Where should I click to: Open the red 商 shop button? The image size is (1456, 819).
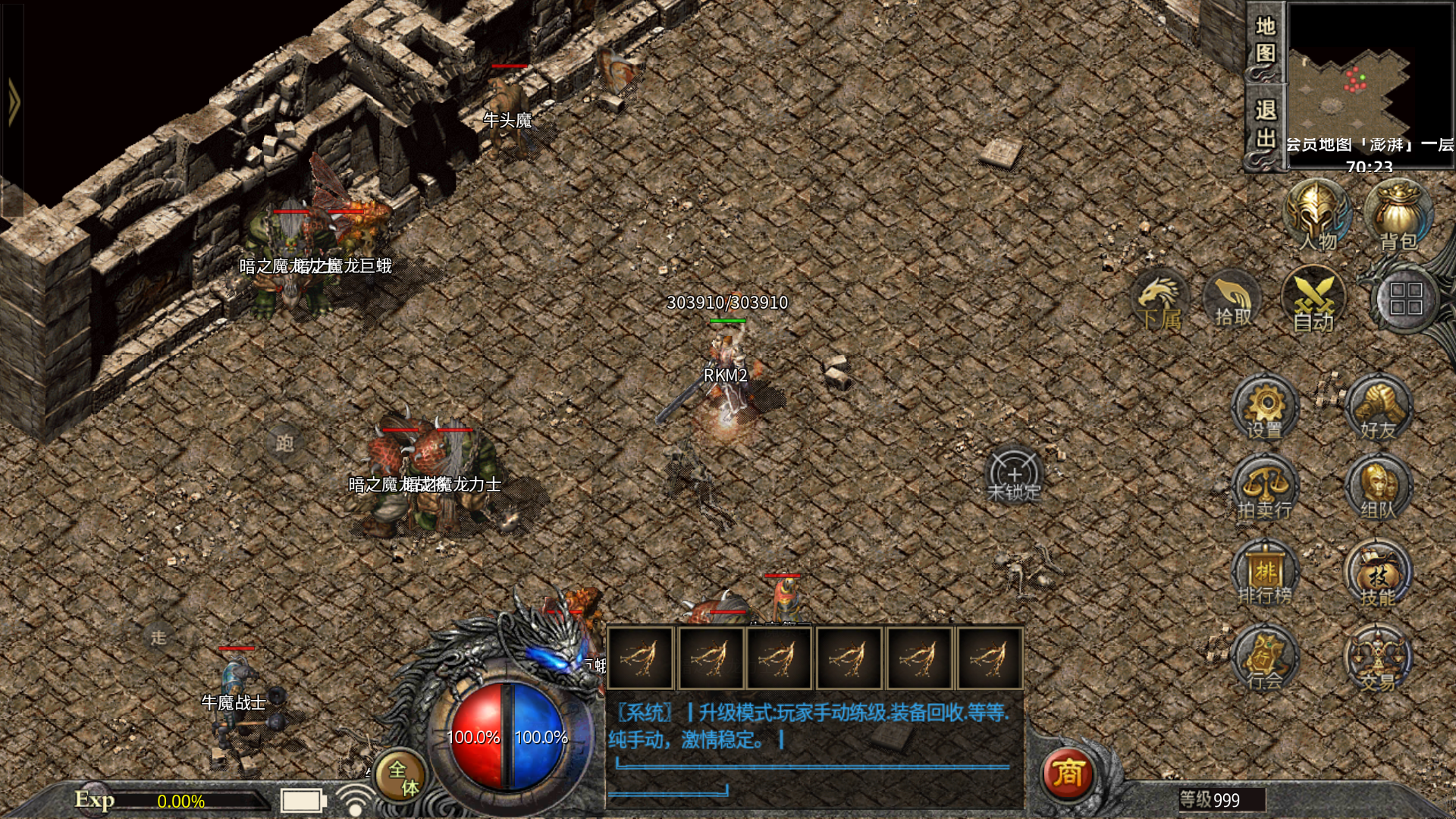pyautogui.click(x=1068, y=773)
